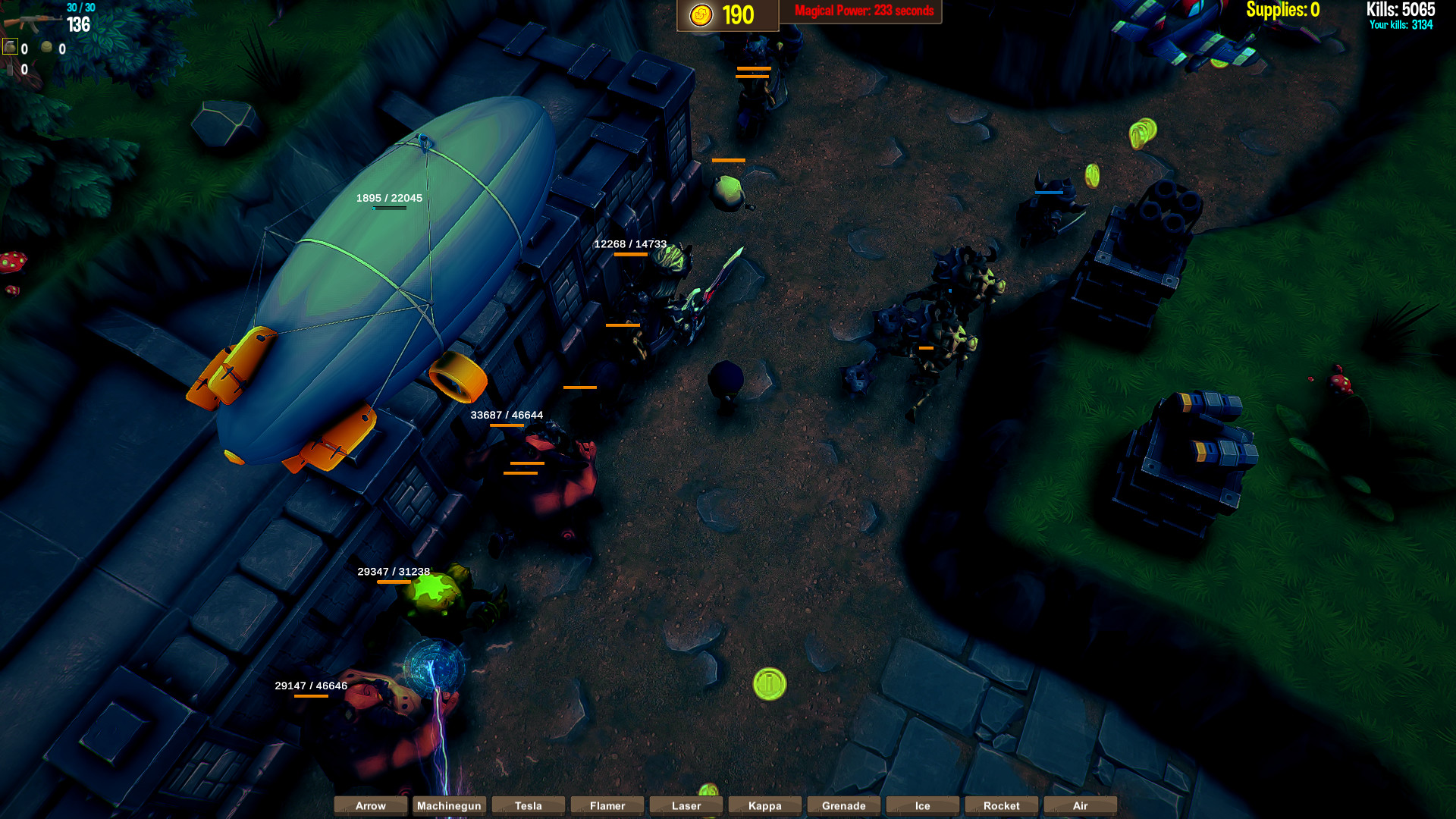Viewport: 1456px width, 819px height.
Task: Choose the Ice tower button
Action: [923, 805]
